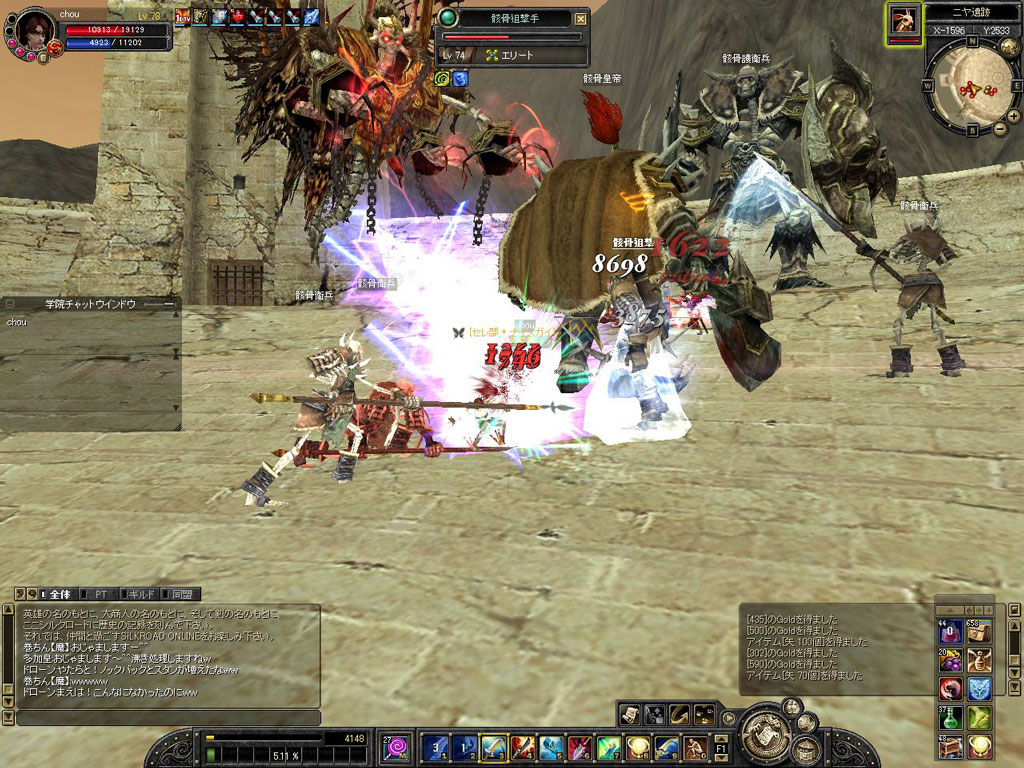This screenshot has height=768, width=1024.
Task: Activate the red spear skill in slot 6
Action: click(x=580, y=747)
